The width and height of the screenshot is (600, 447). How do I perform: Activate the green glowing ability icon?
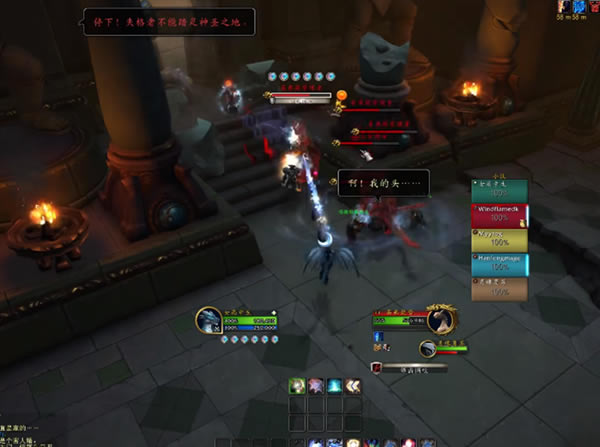pos(297,385)
